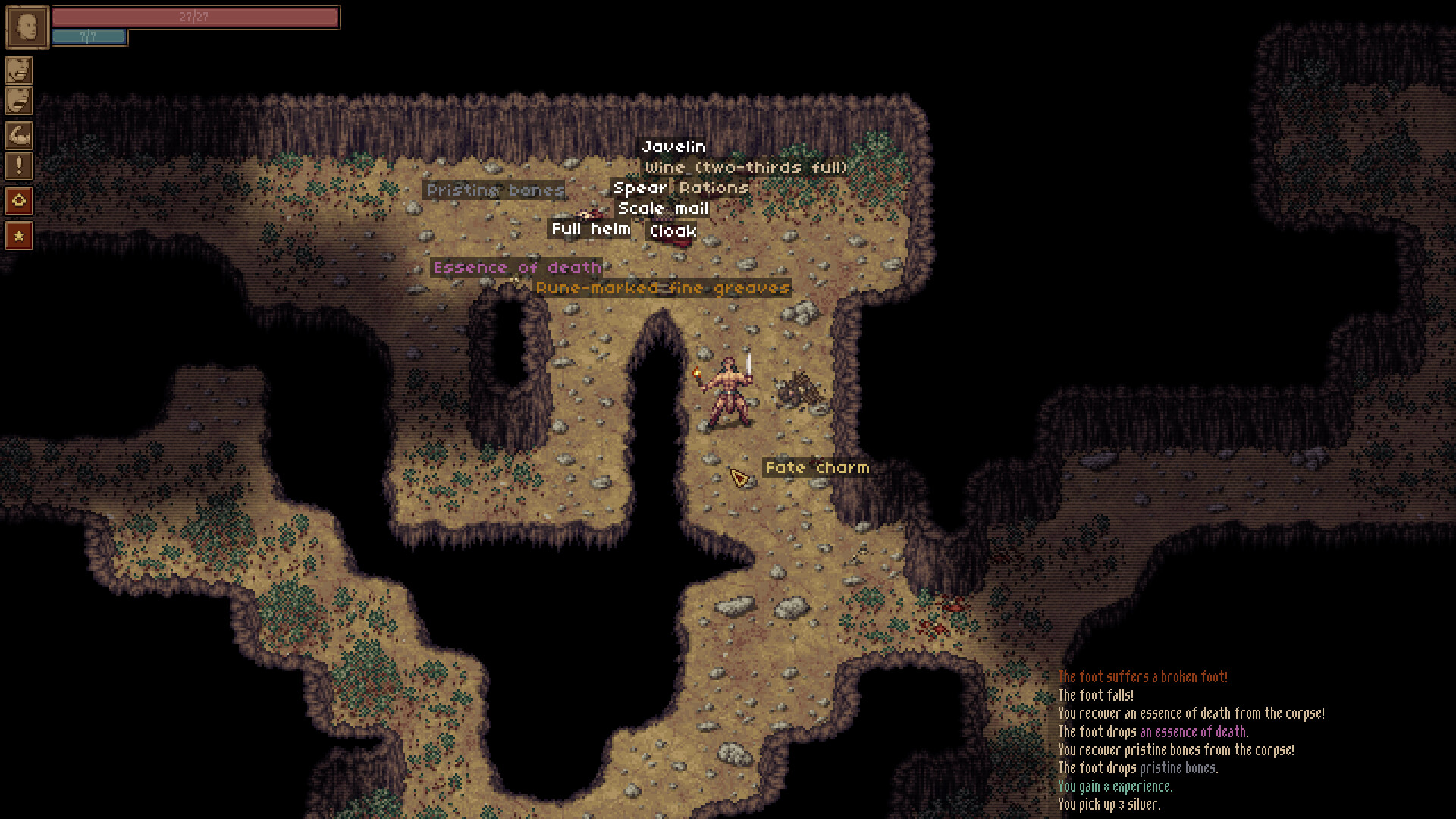Take the Rune-marked fine greaves
Screen dimensions: 1456x819
click(661, 288)
